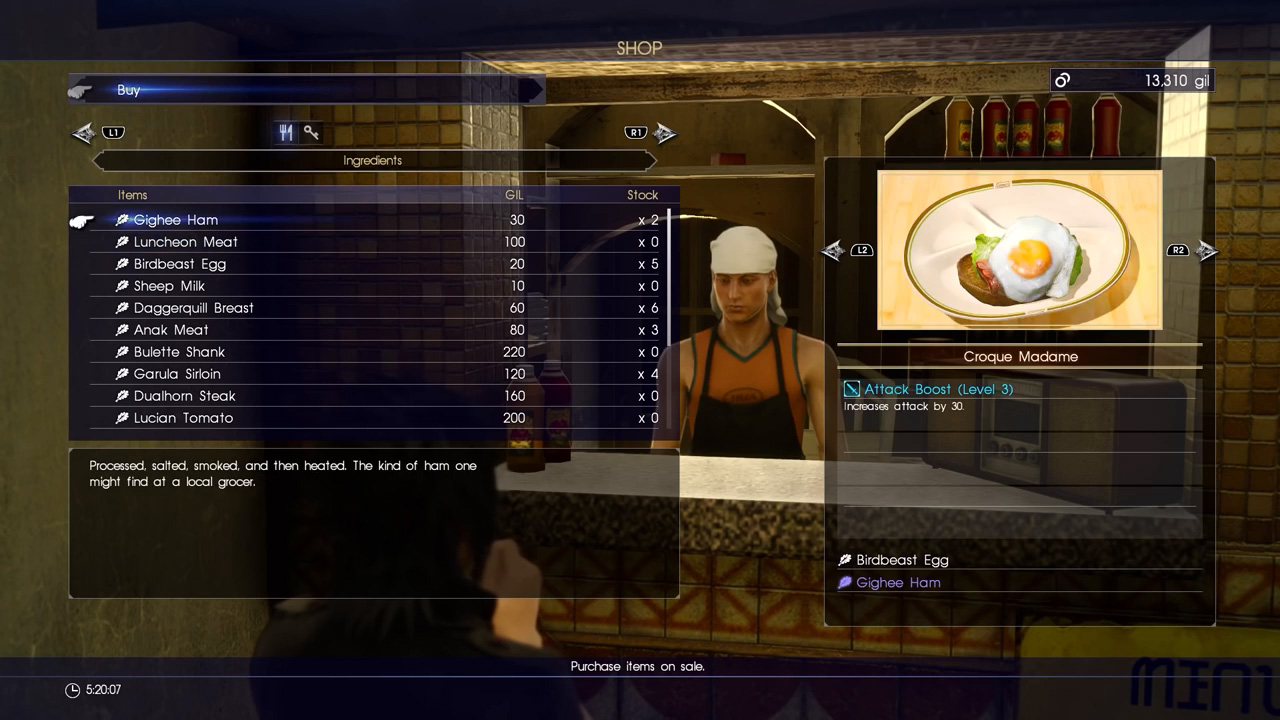The image size is (1280, 720).
Task: Select Lucian Tomato ingredient
Action: click(183, 418)
